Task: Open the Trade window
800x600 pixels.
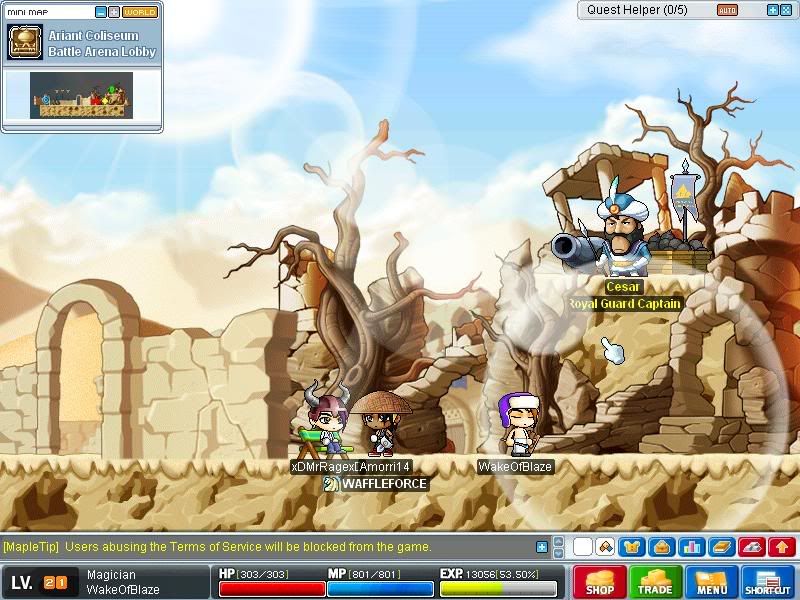Action: (x=655, y=582)
